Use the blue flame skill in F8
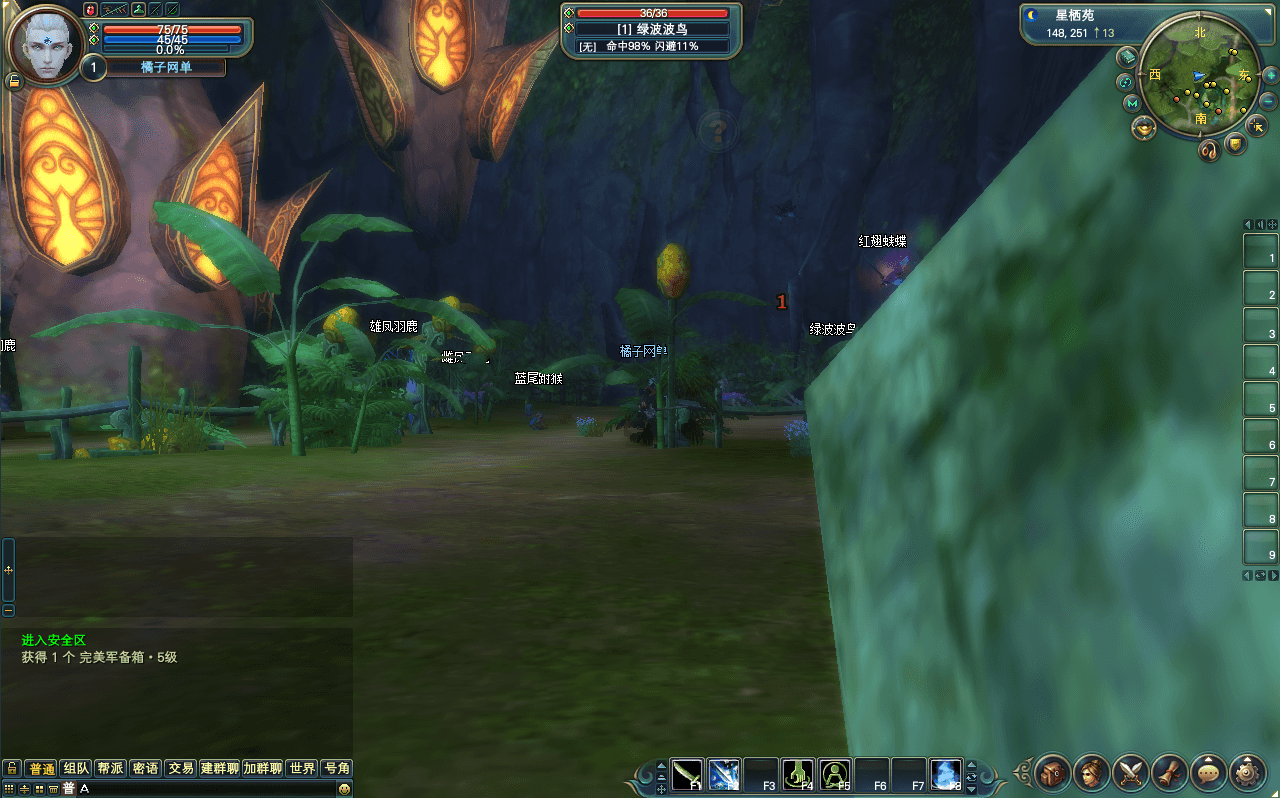 [946, 775]
